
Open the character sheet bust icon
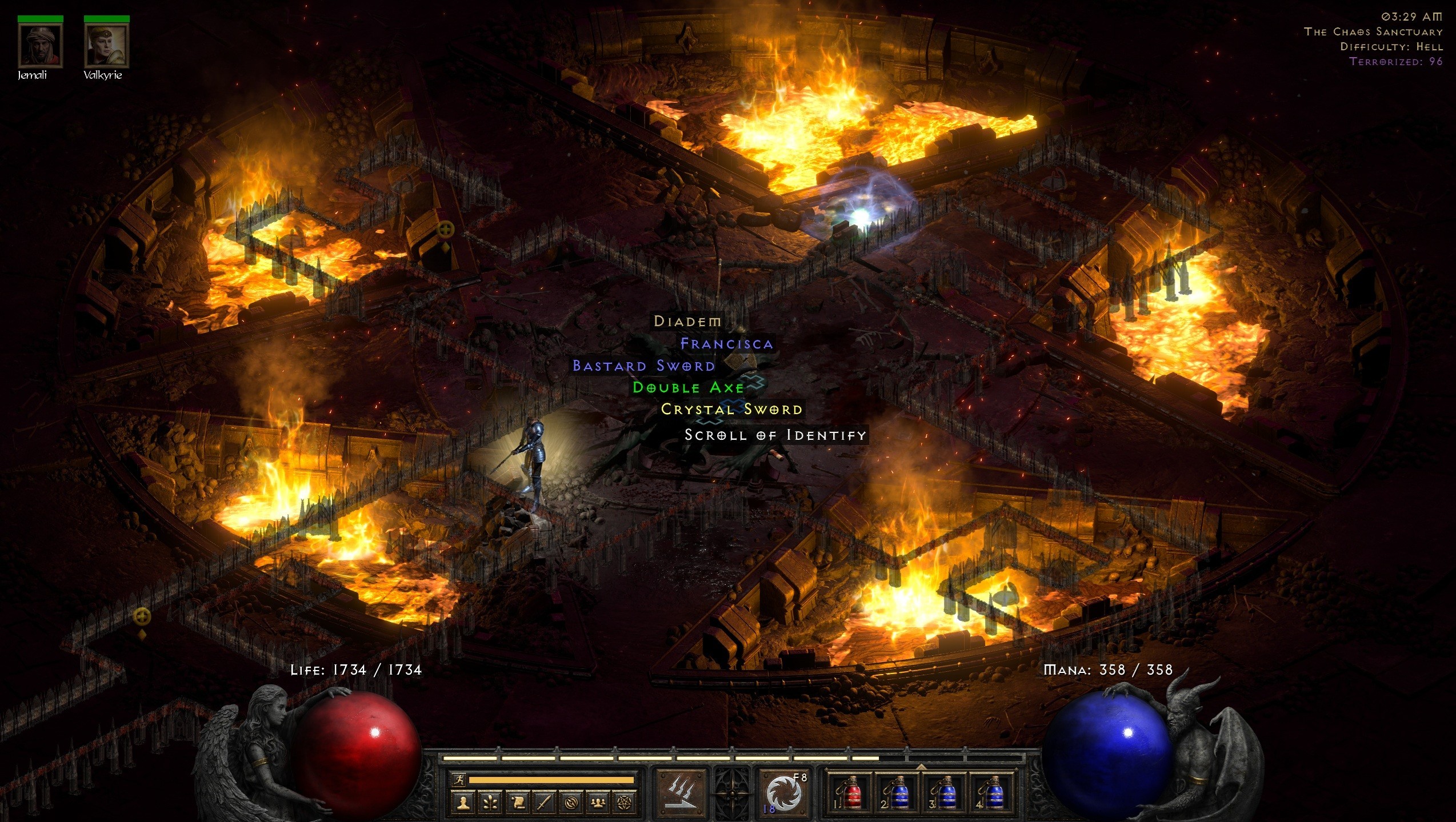pos(463,803)
